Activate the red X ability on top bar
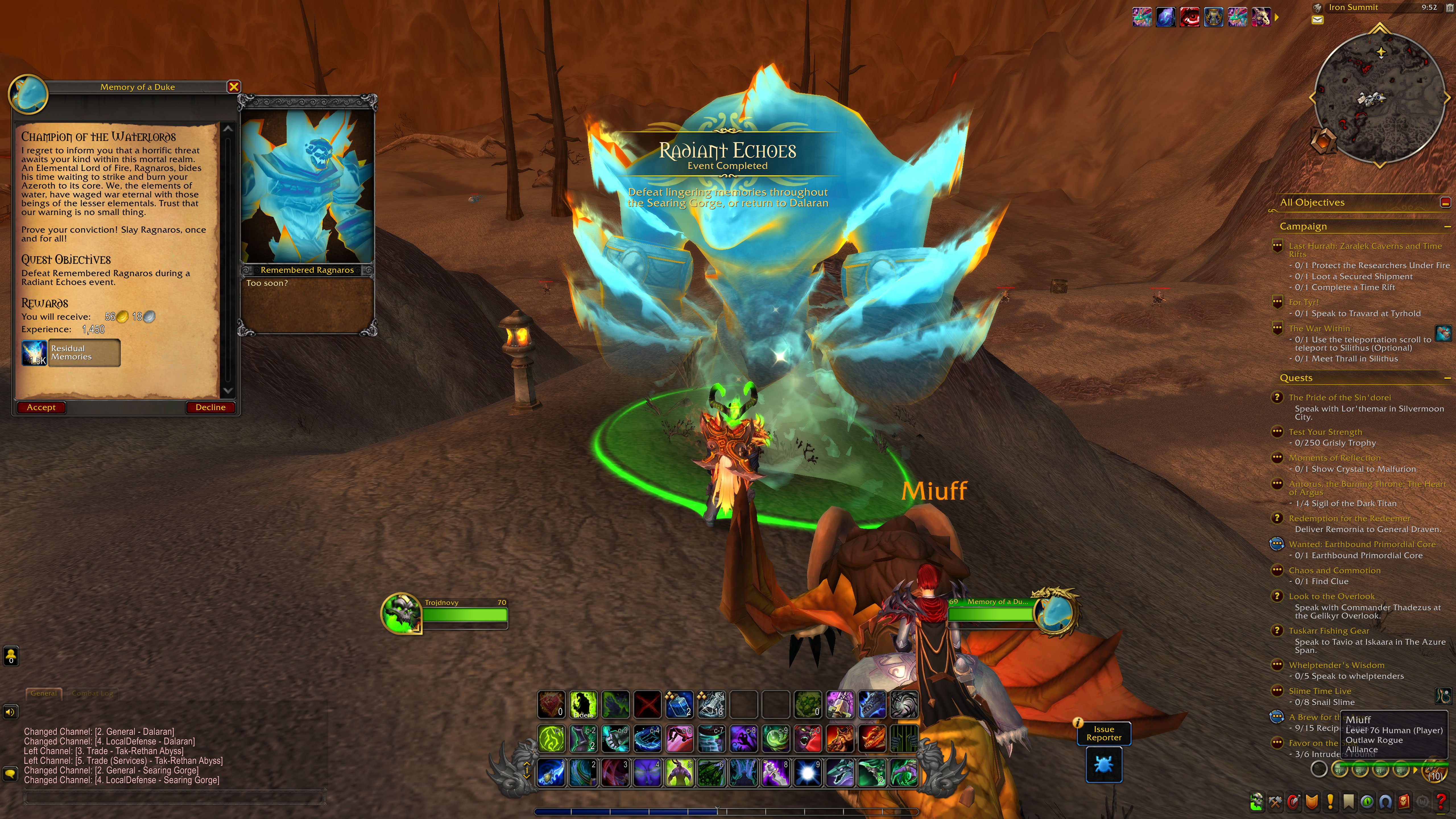 (x=647, y=704)
